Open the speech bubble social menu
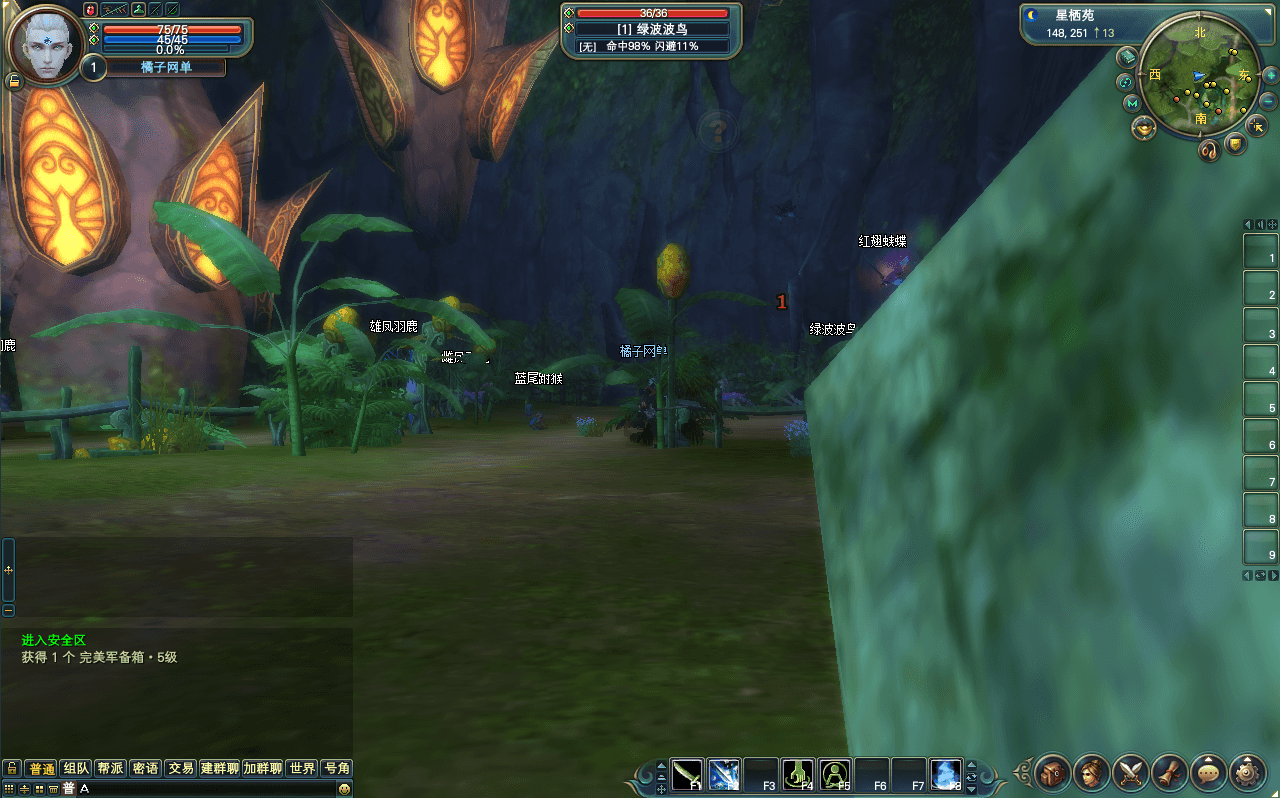1280x798 pixels. (x=1209, y=773)
